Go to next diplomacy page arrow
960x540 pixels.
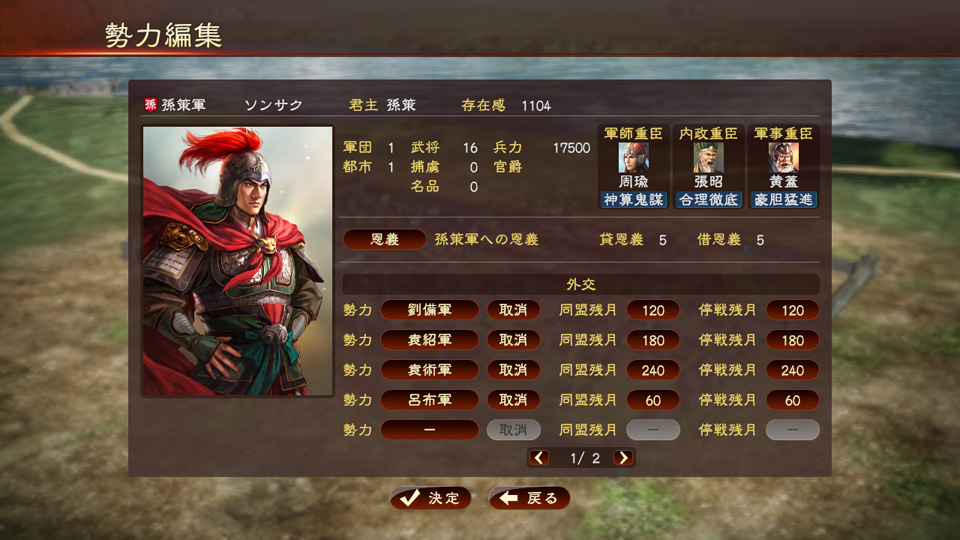623,458
